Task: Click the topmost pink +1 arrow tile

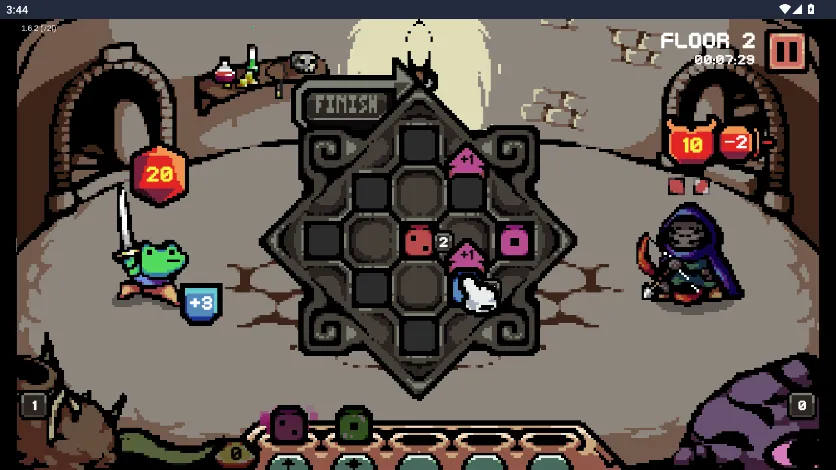Action: click(x=466, y=159)
